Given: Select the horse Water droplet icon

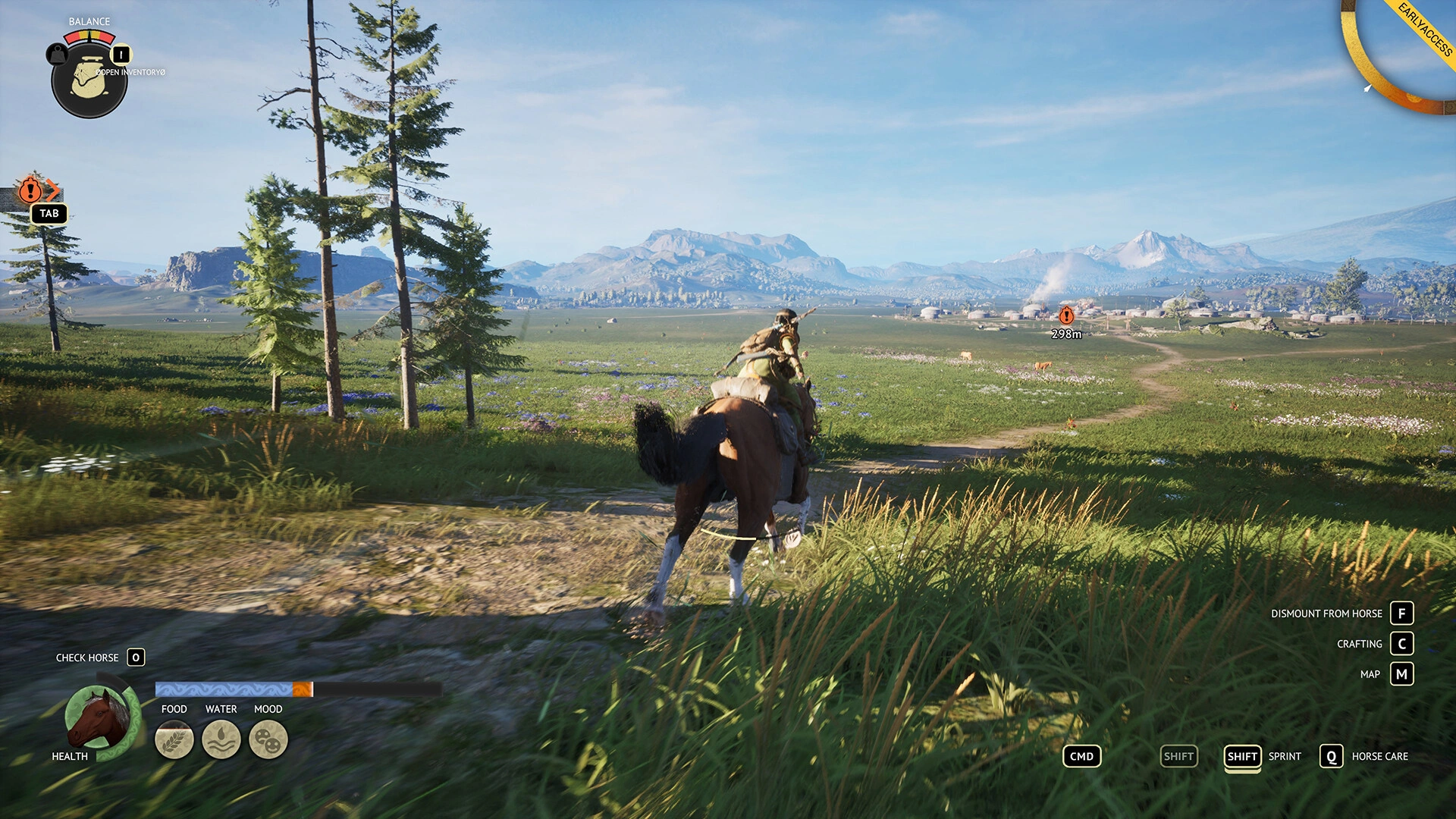Looking at the screenshot, I should [221, 739].
